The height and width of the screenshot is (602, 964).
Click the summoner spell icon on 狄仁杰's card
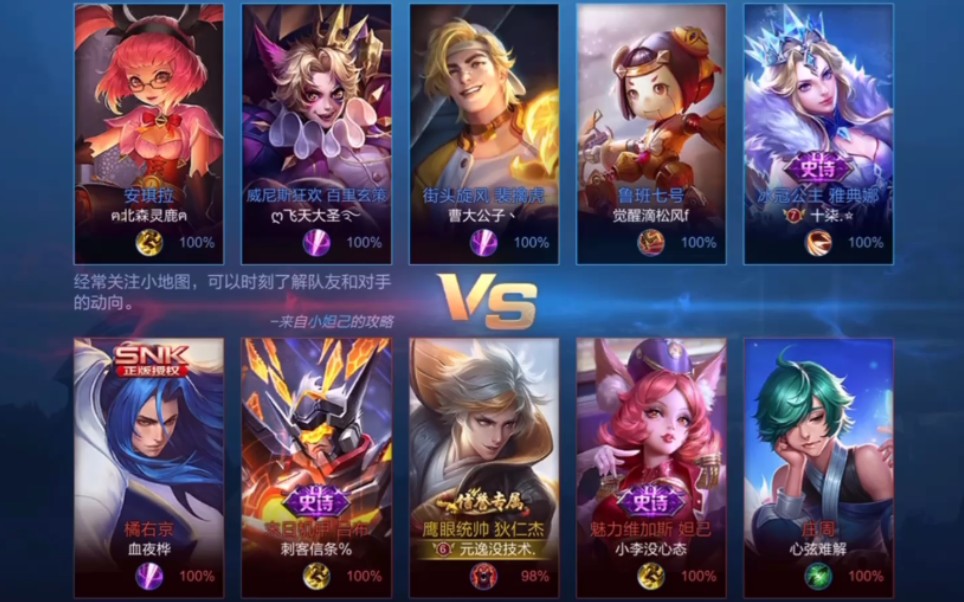coord(485,575)
